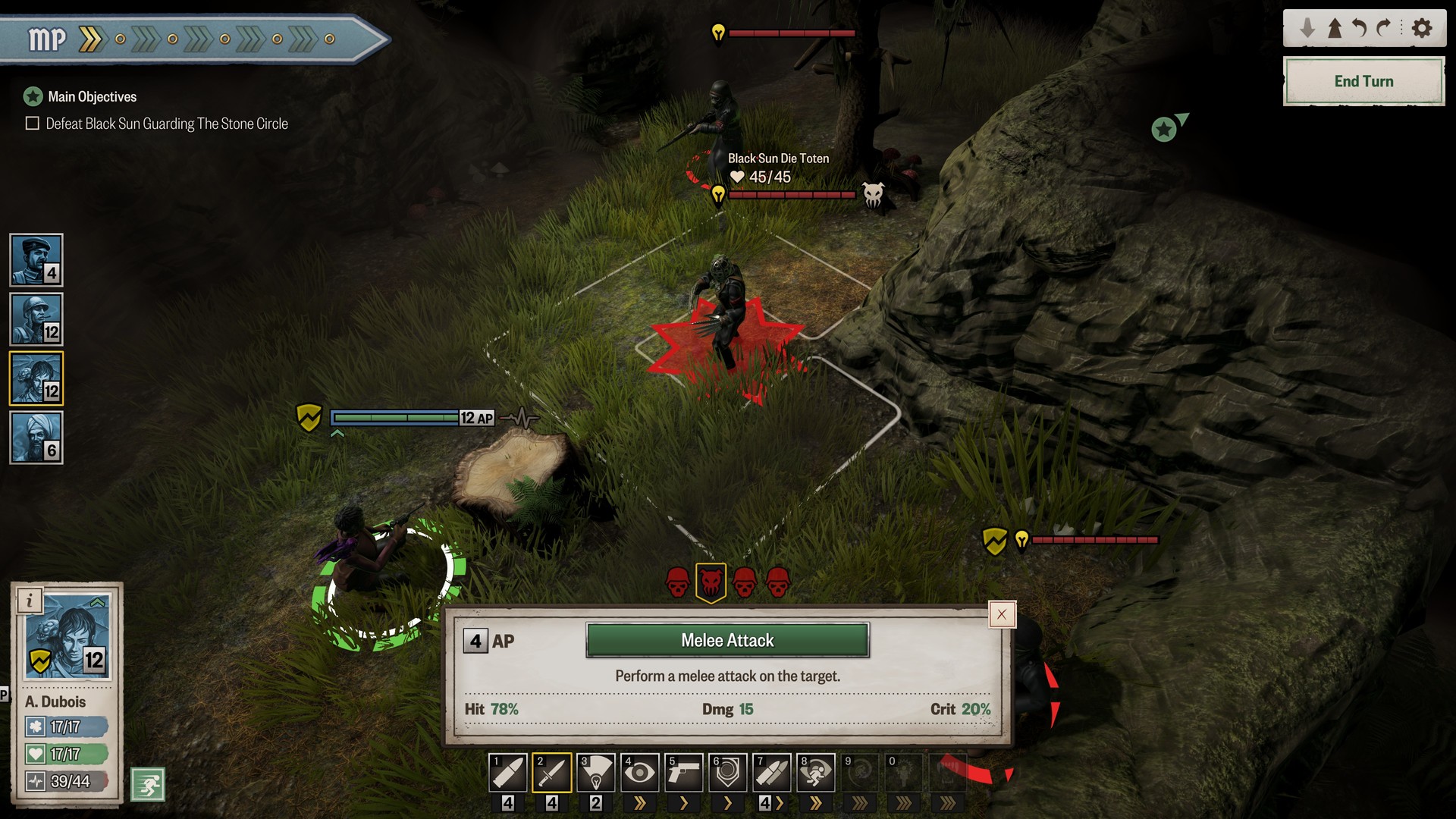Screen dimensions: 1456x819
Task: Click the chevron under the Overwatch slot
Action: point(641,801)
